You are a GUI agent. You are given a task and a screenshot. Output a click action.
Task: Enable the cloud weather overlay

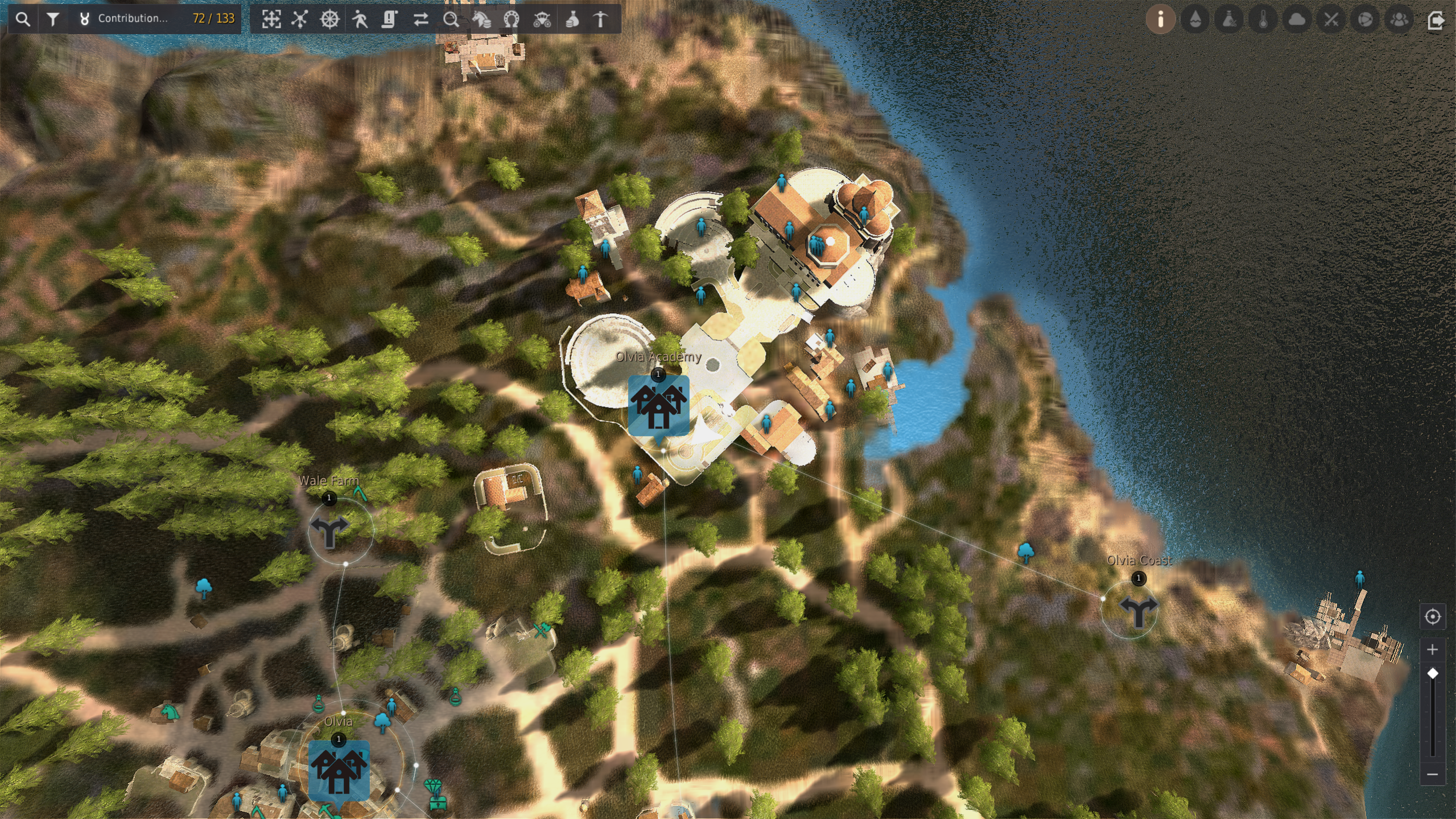point(1297,19)
